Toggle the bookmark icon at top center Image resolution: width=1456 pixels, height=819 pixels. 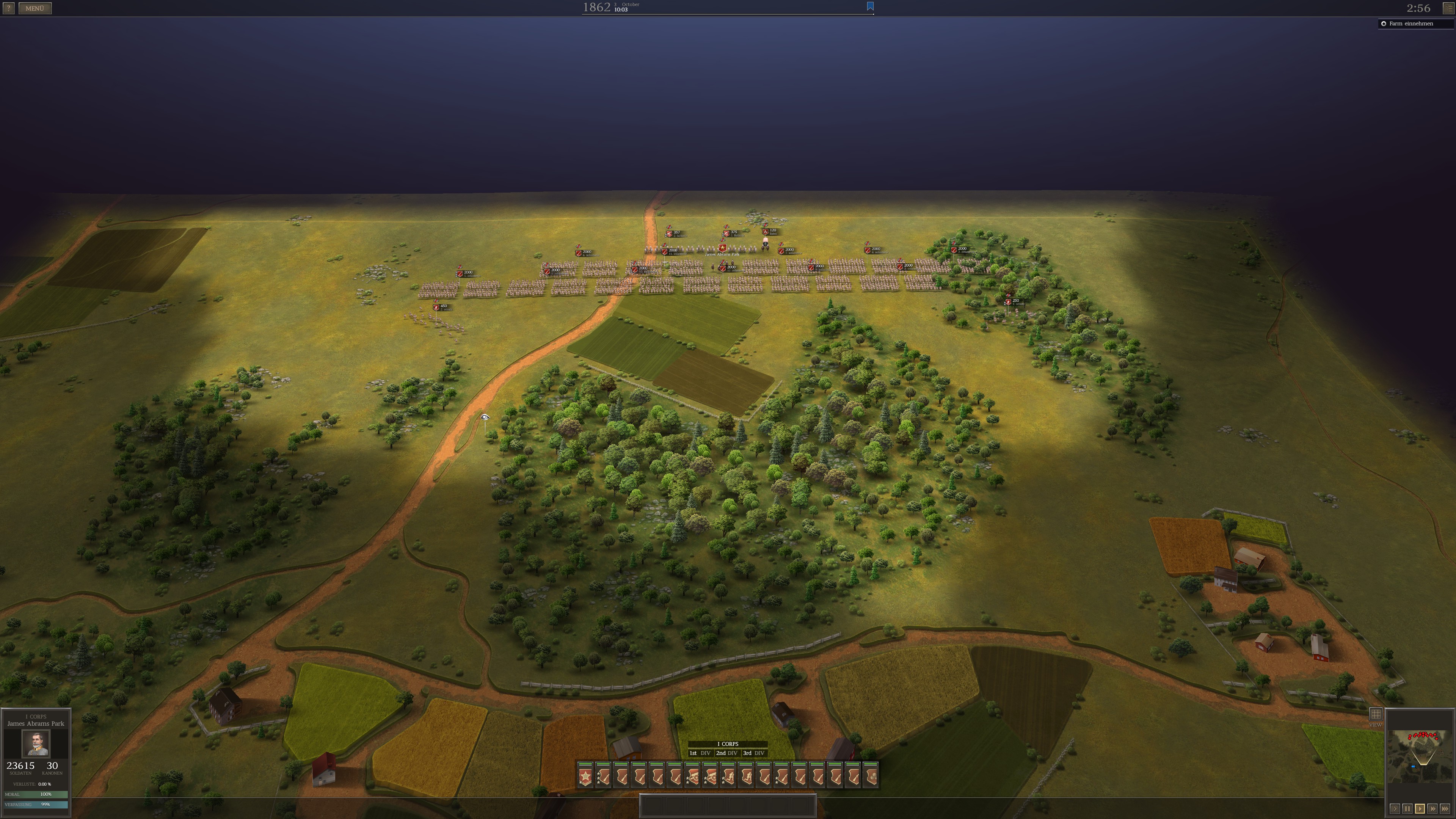coord(870,6)
